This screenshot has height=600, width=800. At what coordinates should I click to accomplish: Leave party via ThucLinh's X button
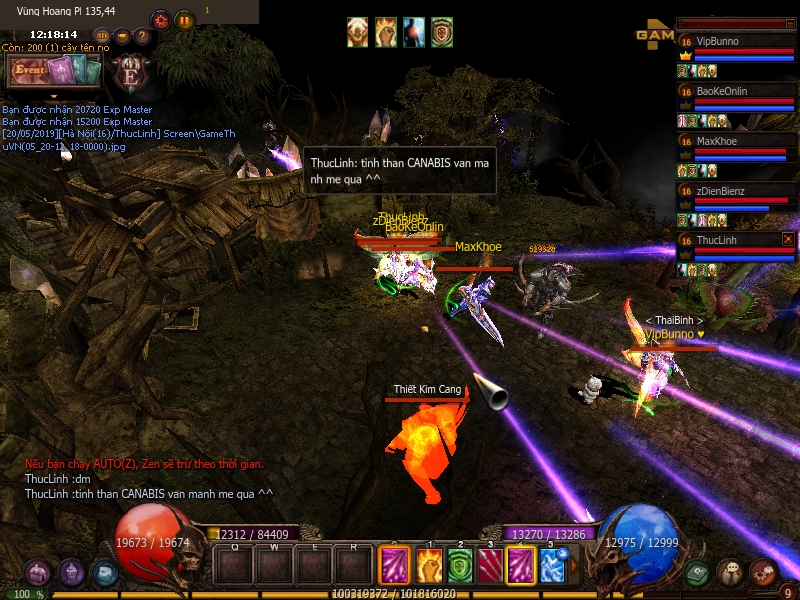(788, 240)
